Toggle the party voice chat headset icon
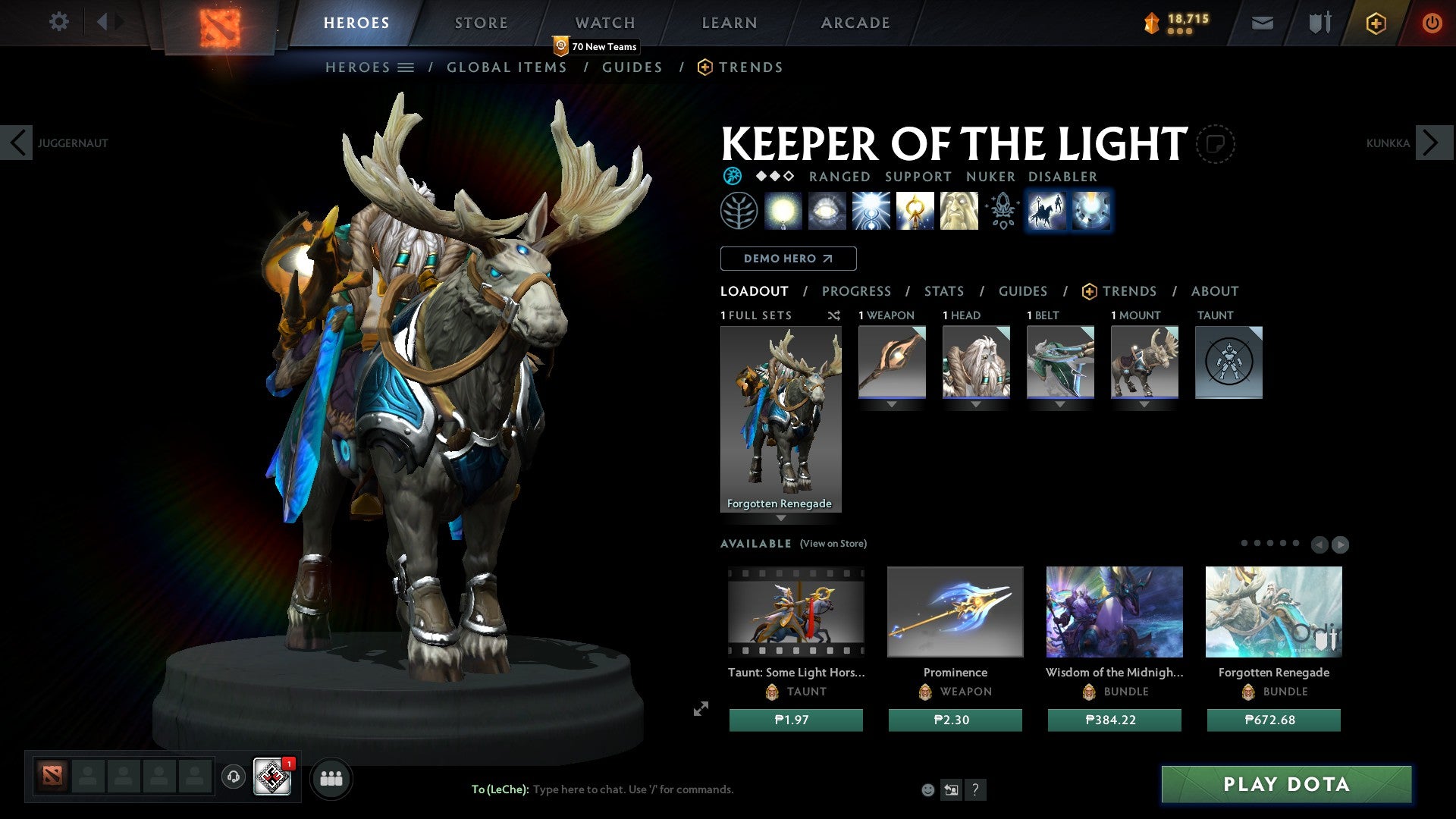Image resolution: width=1456 pixels, height=819 pixels. 233,777
